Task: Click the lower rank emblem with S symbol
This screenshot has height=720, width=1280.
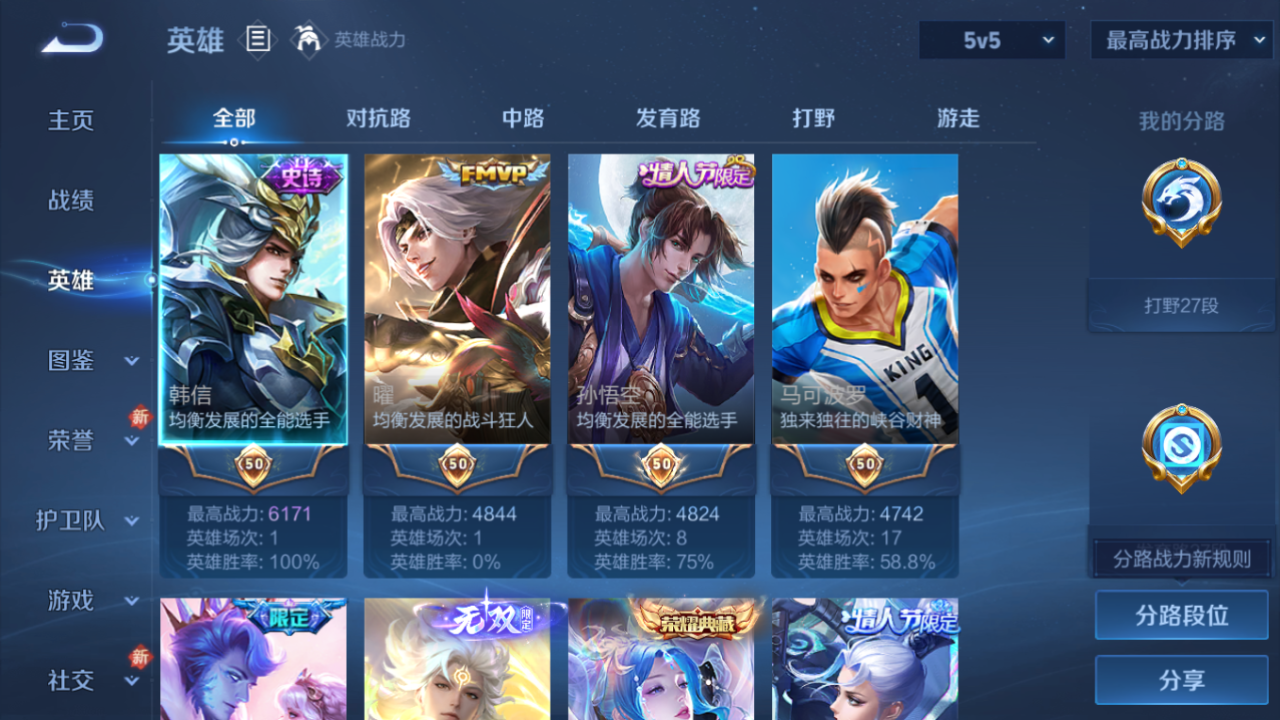Action: tap(1180, 447)
